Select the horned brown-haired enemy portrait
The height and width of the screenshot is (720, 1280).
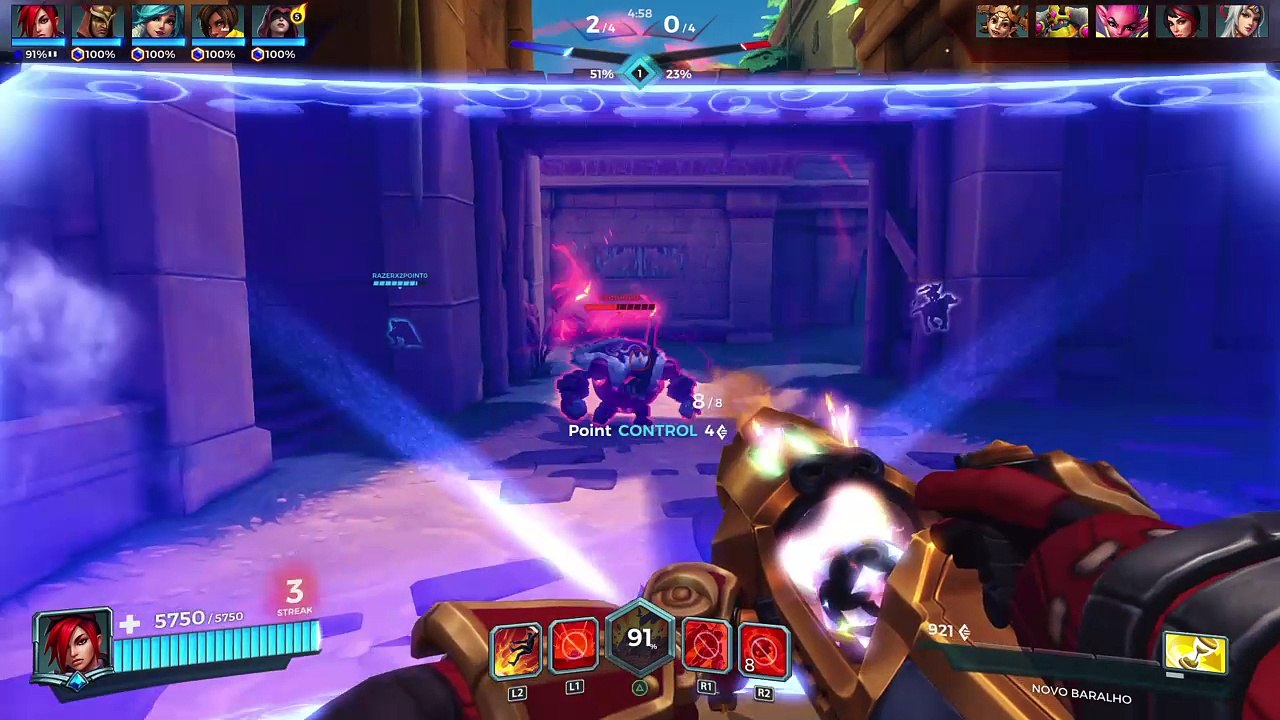[x=1002, y=21]
